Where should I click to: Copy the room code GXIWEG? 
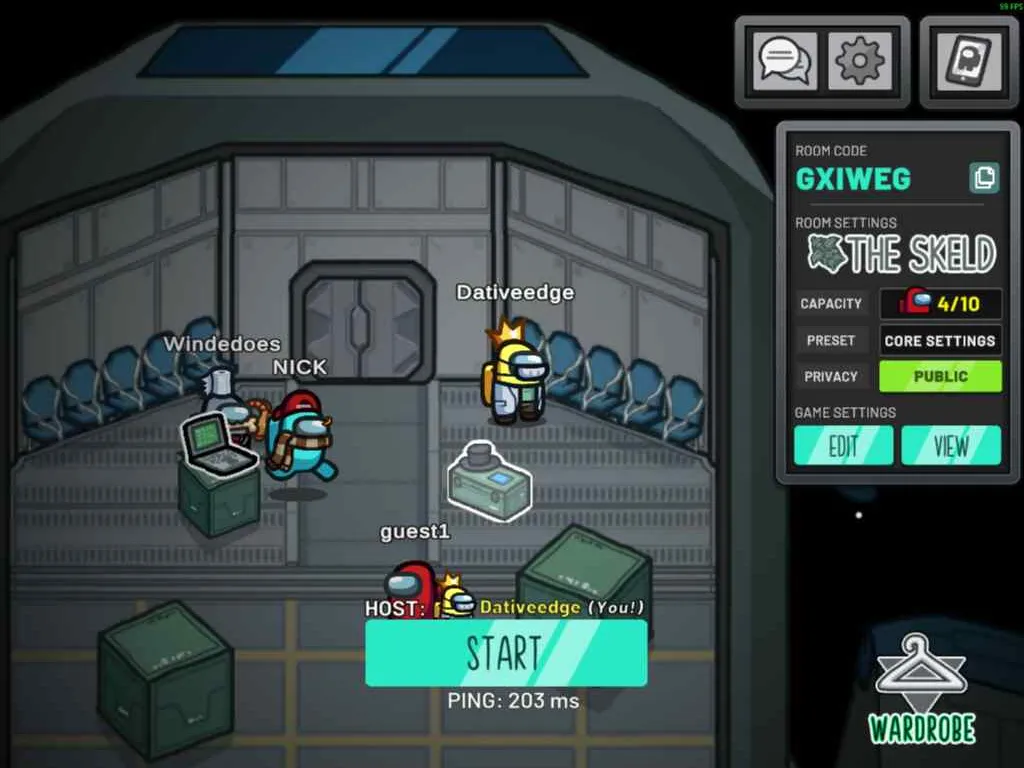(x=984, y=178)
